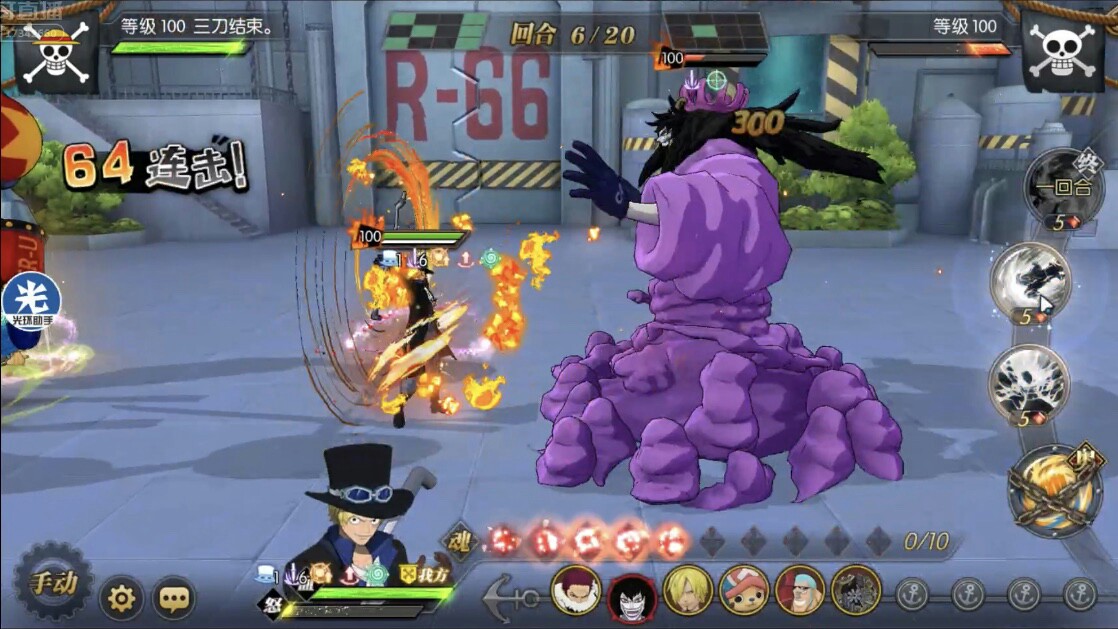The height and width of the screenshot is (629, 1118).
Task: Click the enemy skull flag emblem
Action: point(1064,51)
